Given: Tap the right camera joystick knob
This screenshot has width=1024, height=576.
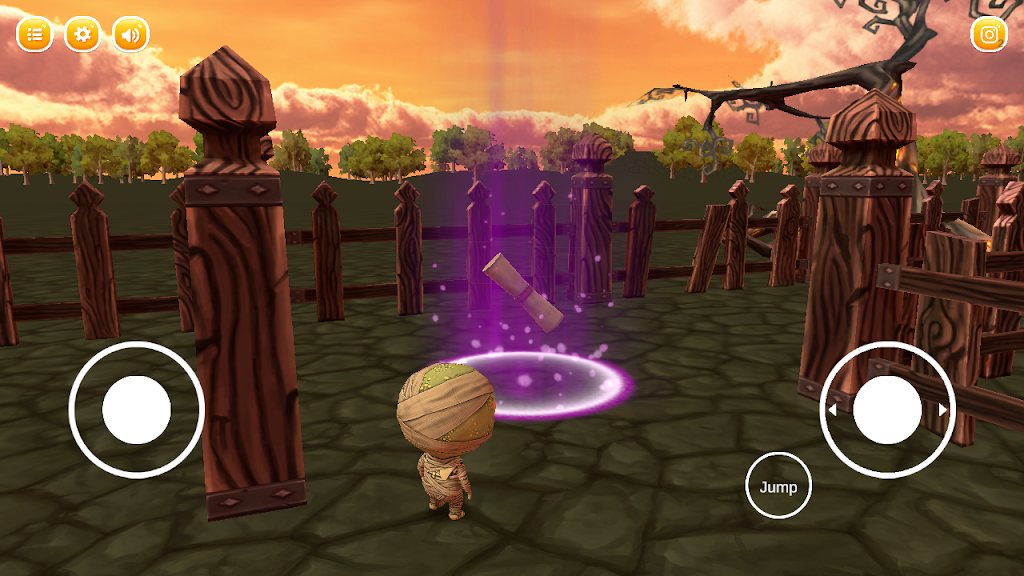Looking at the screenshot, I should (887, 410).
